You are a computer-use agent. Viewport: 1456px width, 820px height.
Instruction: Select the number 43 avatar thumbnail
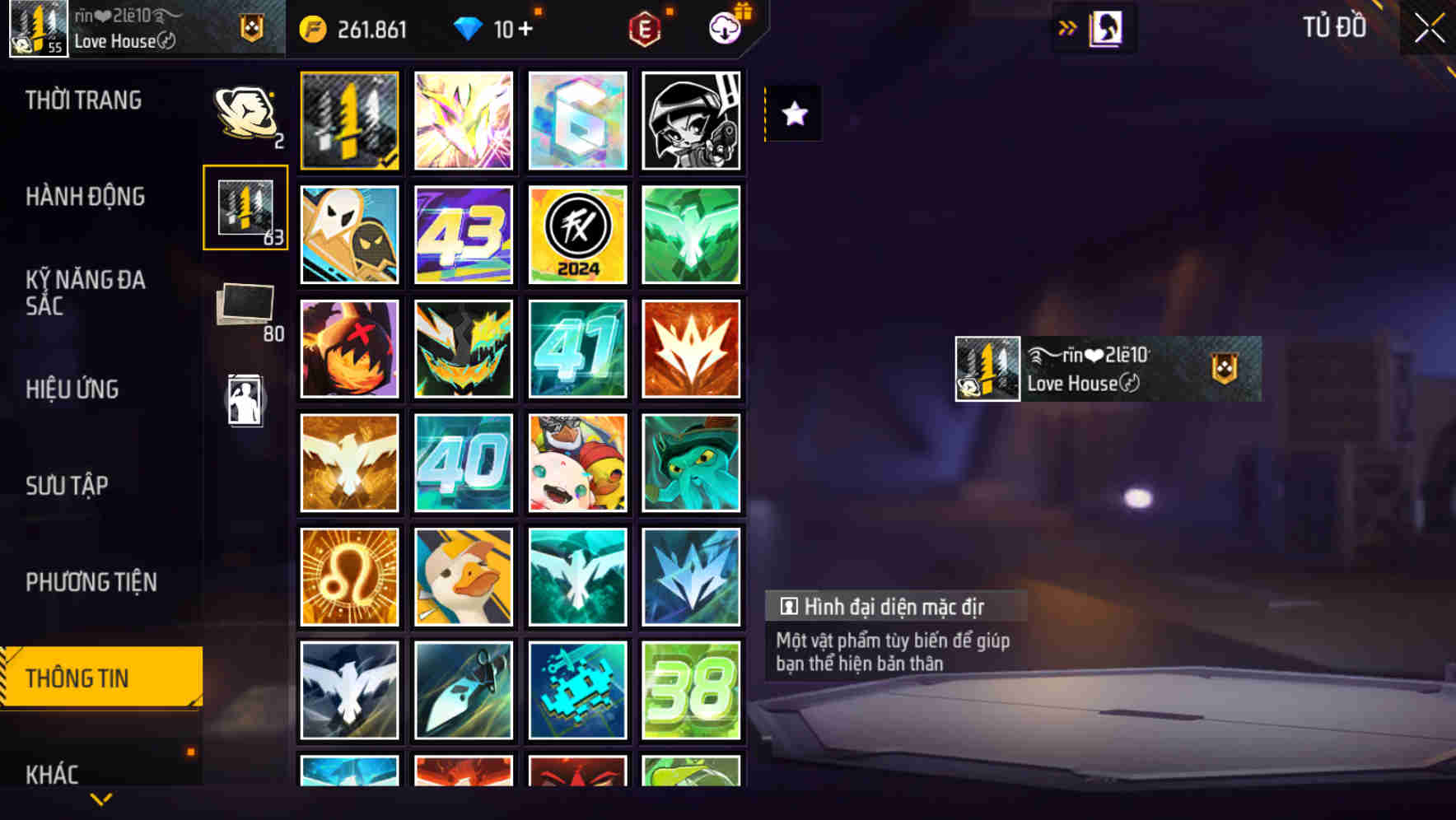coord(464,235)
